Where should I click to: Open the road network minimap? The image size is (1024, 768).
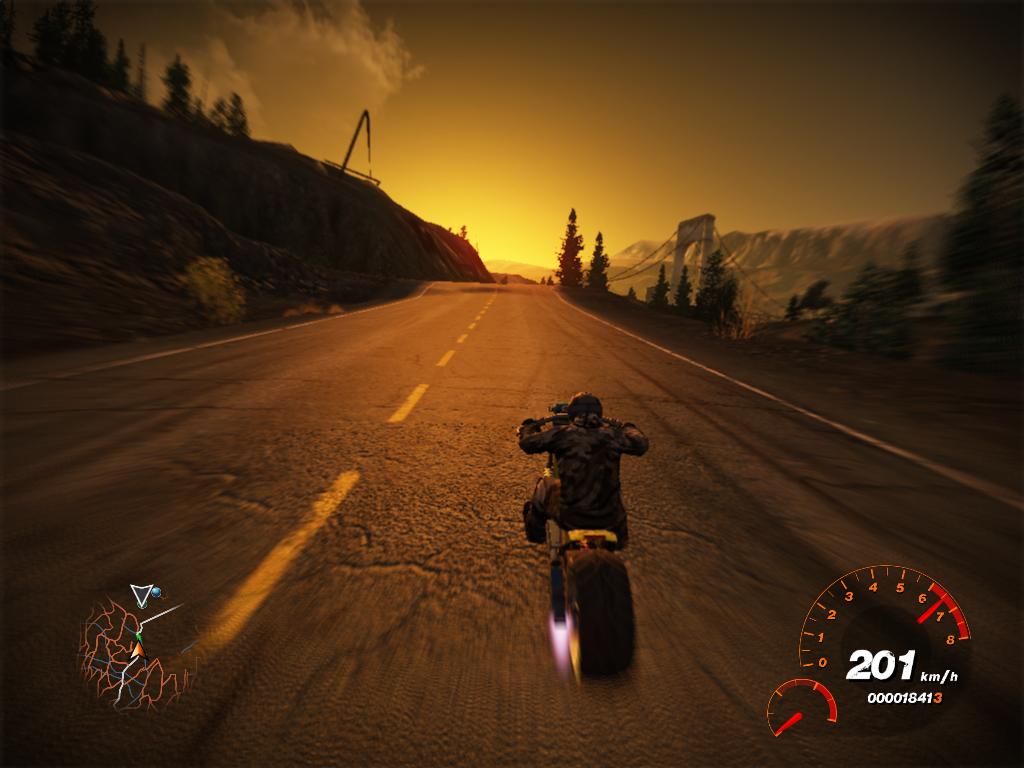(x=132, y=652)
